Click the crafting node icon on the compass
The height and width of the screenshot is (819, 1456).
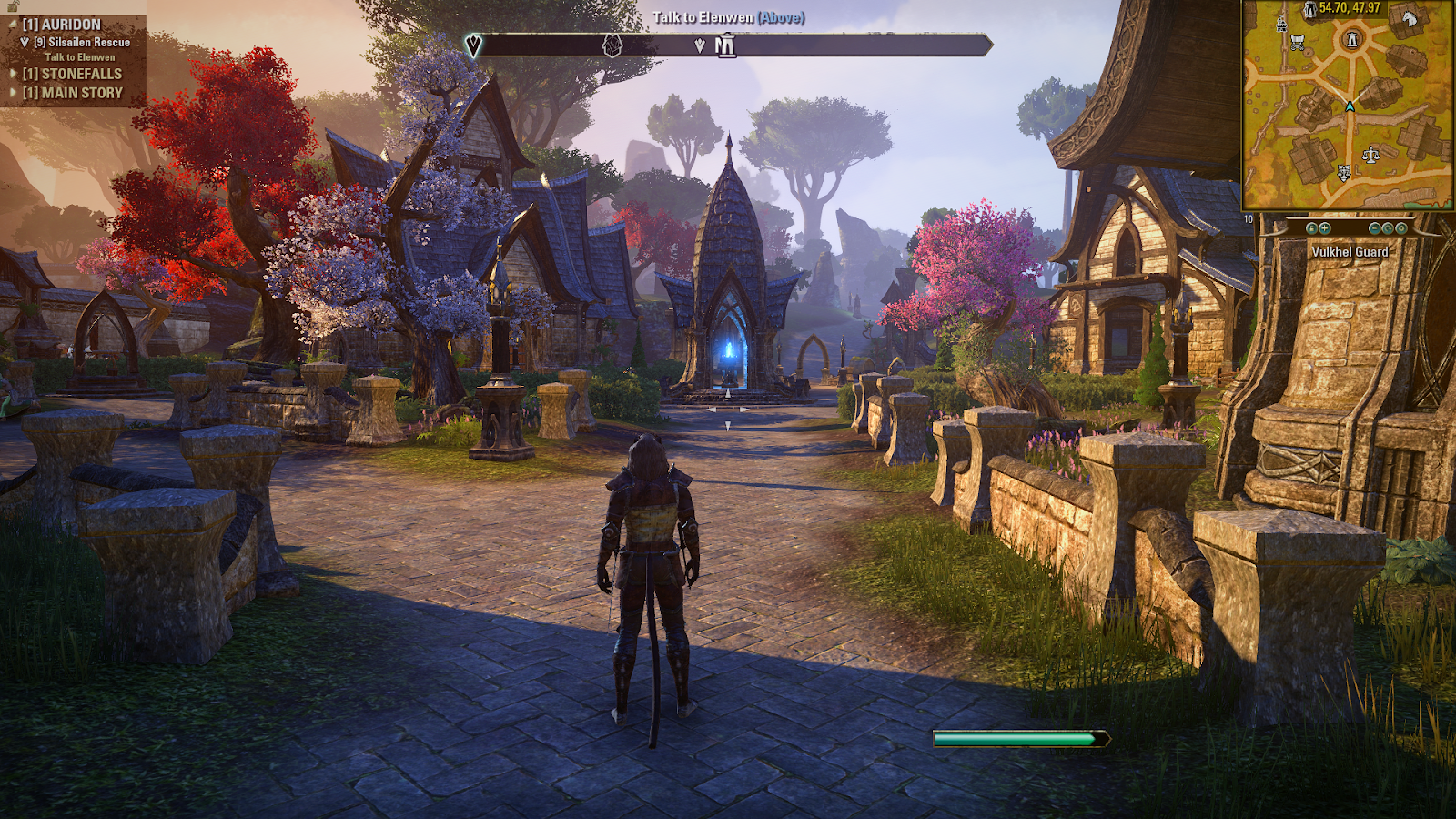(612, 45)
